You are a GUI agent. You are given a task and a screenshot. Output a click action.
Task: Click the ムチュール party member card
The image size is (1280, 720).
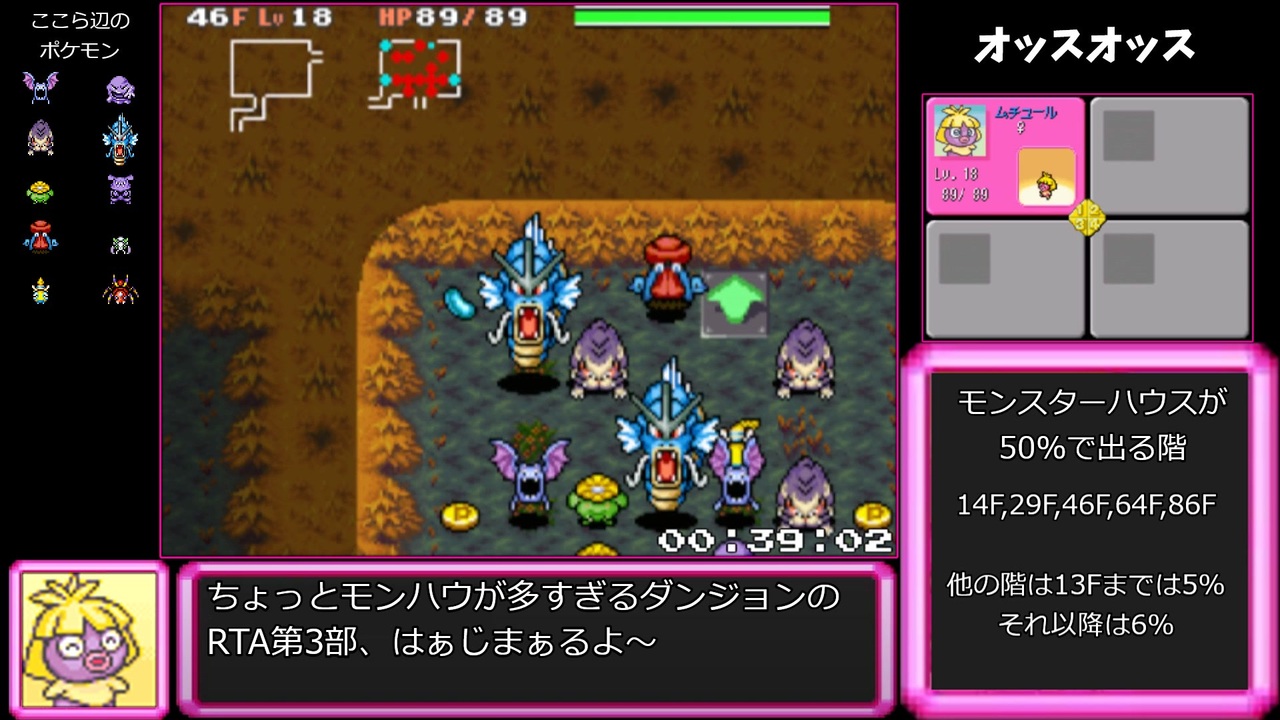click(1005, 155)
